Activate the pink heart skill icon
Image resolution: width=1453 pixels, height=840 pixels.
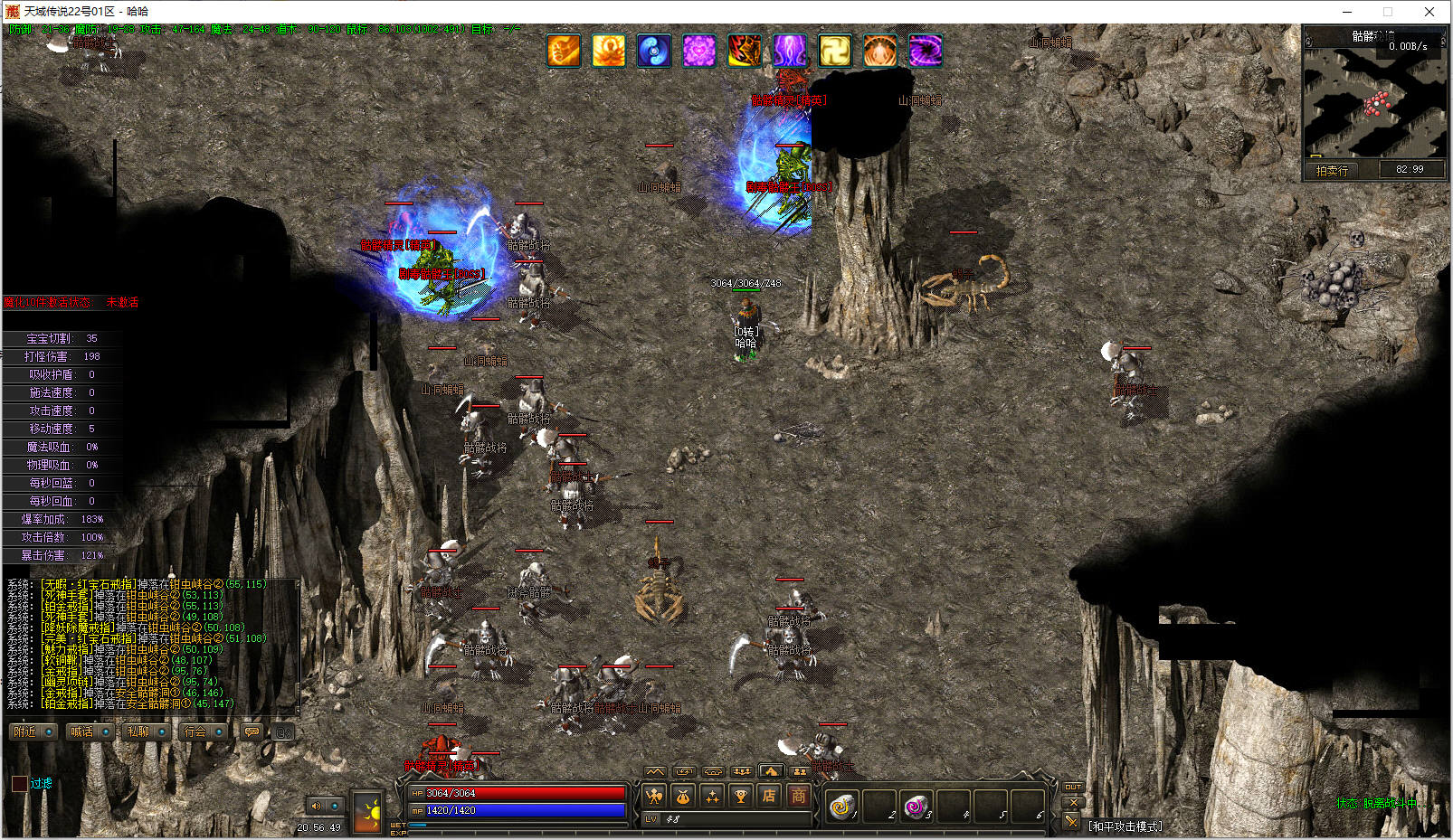(699, 51)
